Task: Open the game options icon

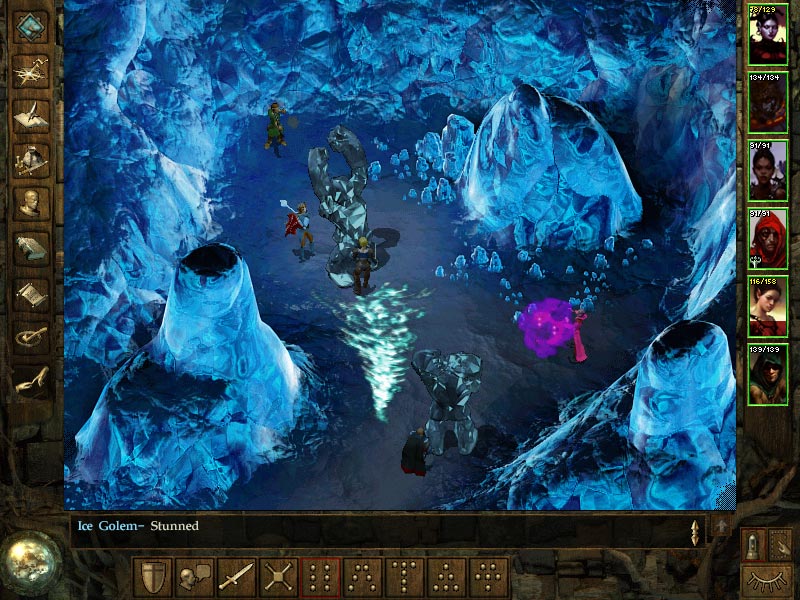Action: click(x=30, y=334)
